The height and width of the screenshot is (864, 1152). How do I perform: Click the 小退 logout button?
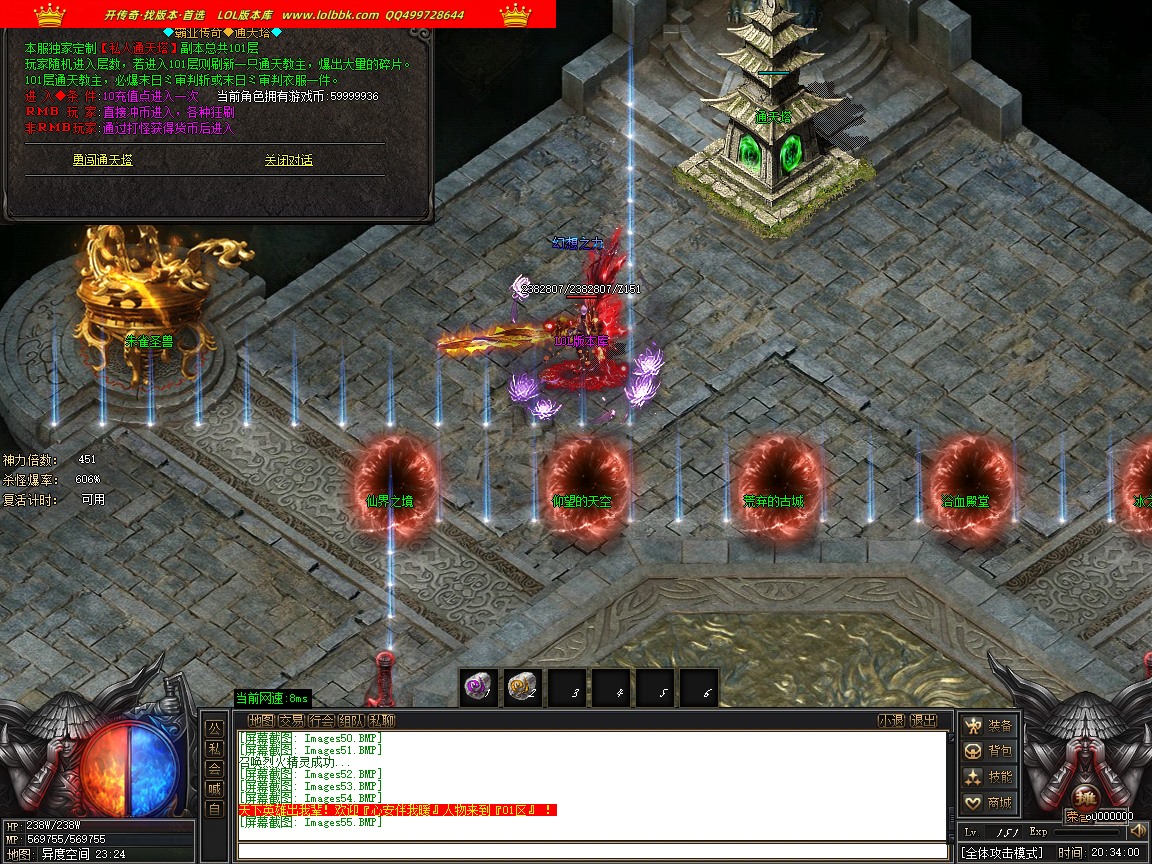click(891, 720)
